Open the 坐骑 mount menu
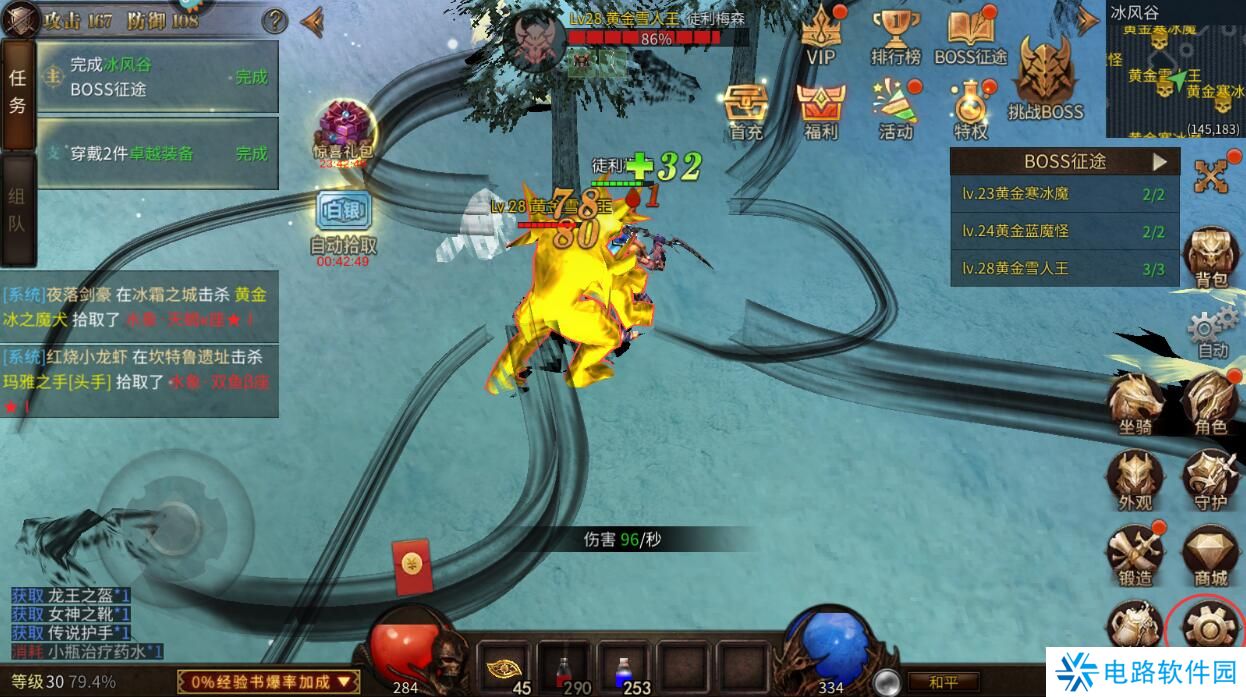The height and width of the screenshot is (697, 1246). coord(1136,402)
